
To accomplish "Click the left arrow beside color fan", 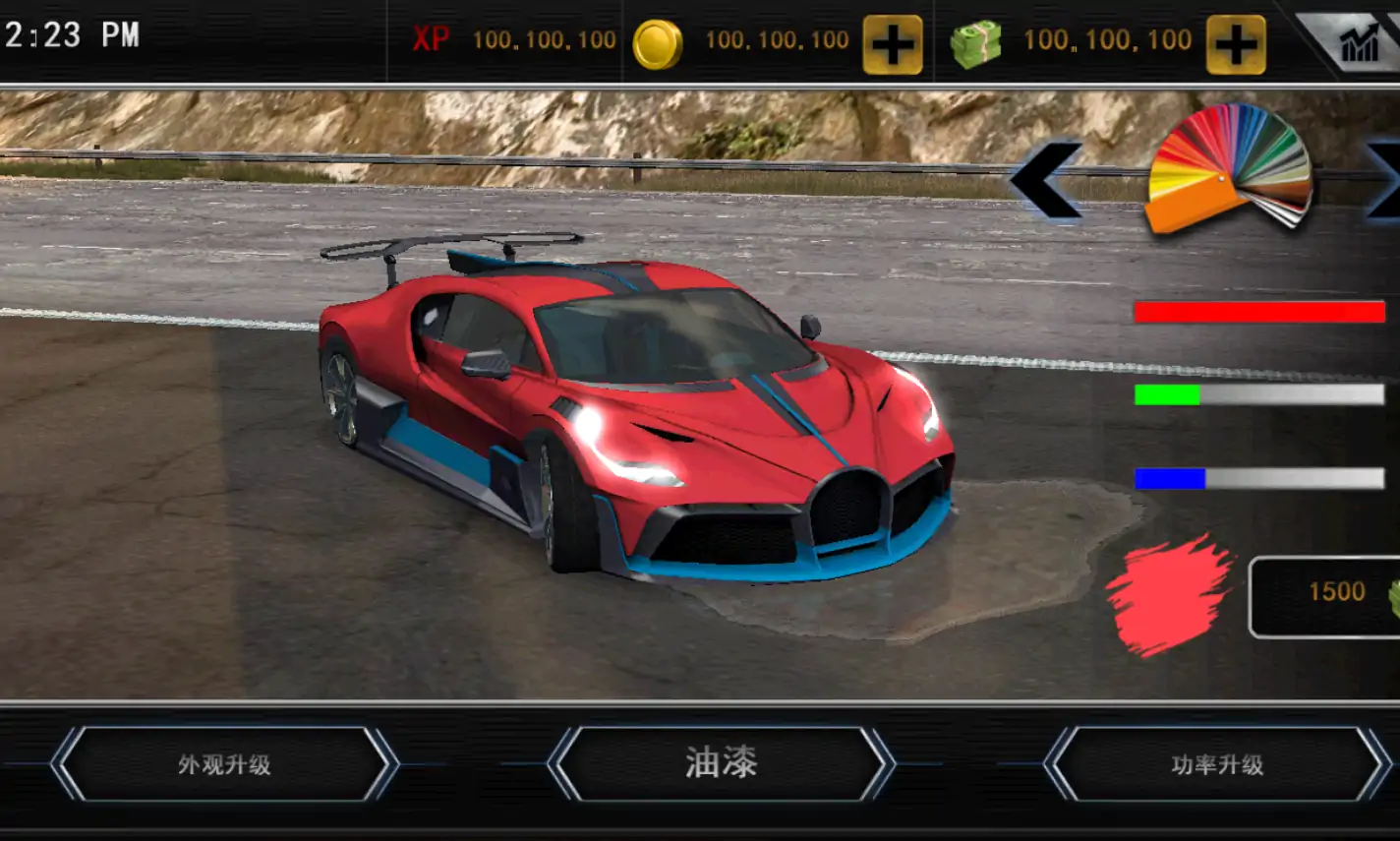I will point(1046,179).
